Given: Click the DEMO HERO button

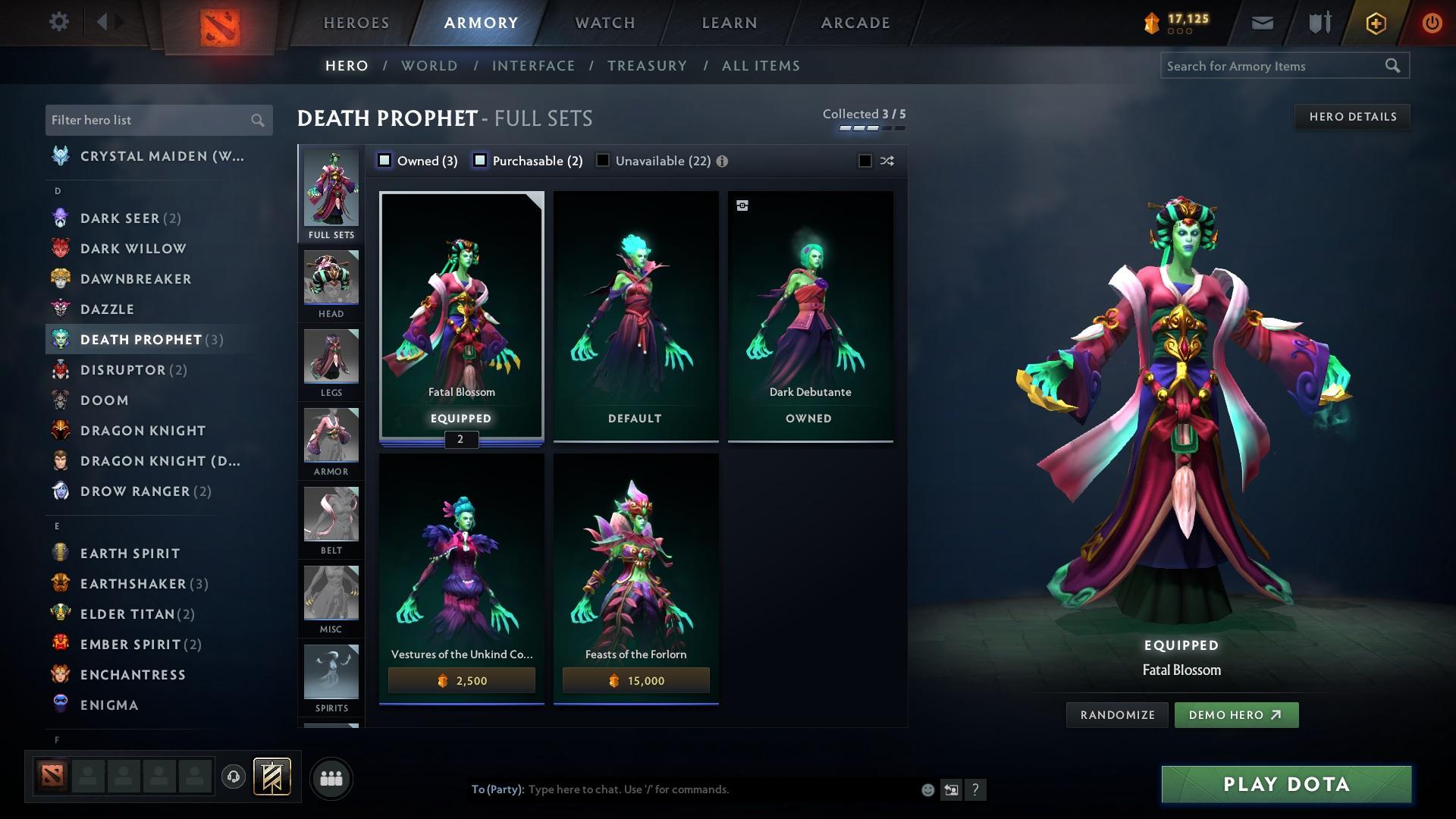Looking at the screenshot, I should coord(1236,714).
